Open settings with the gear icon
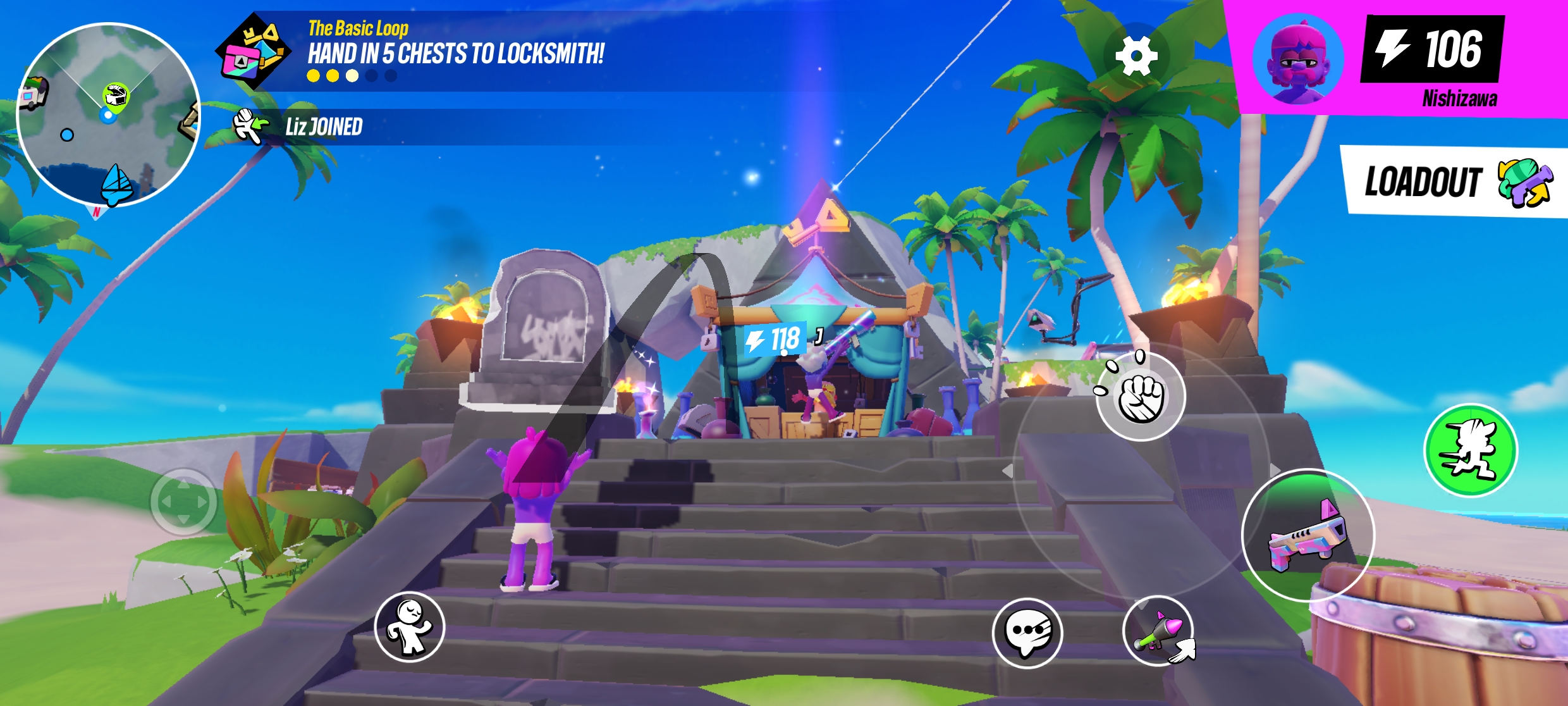The image size is (1568, 706). coord(1136,56)
